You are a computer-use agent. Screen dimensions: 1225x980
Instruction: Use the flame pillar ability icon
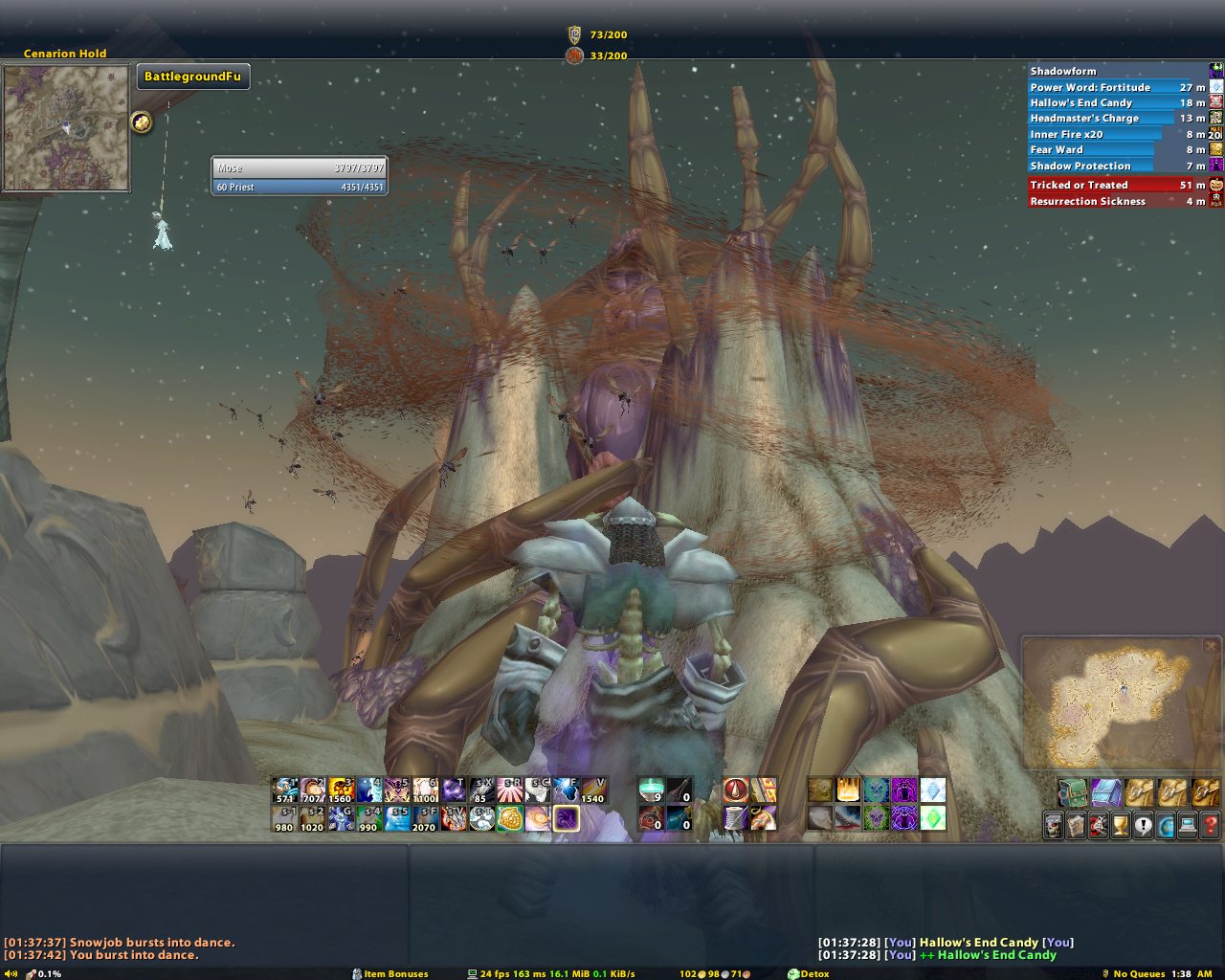coord(848,791)
